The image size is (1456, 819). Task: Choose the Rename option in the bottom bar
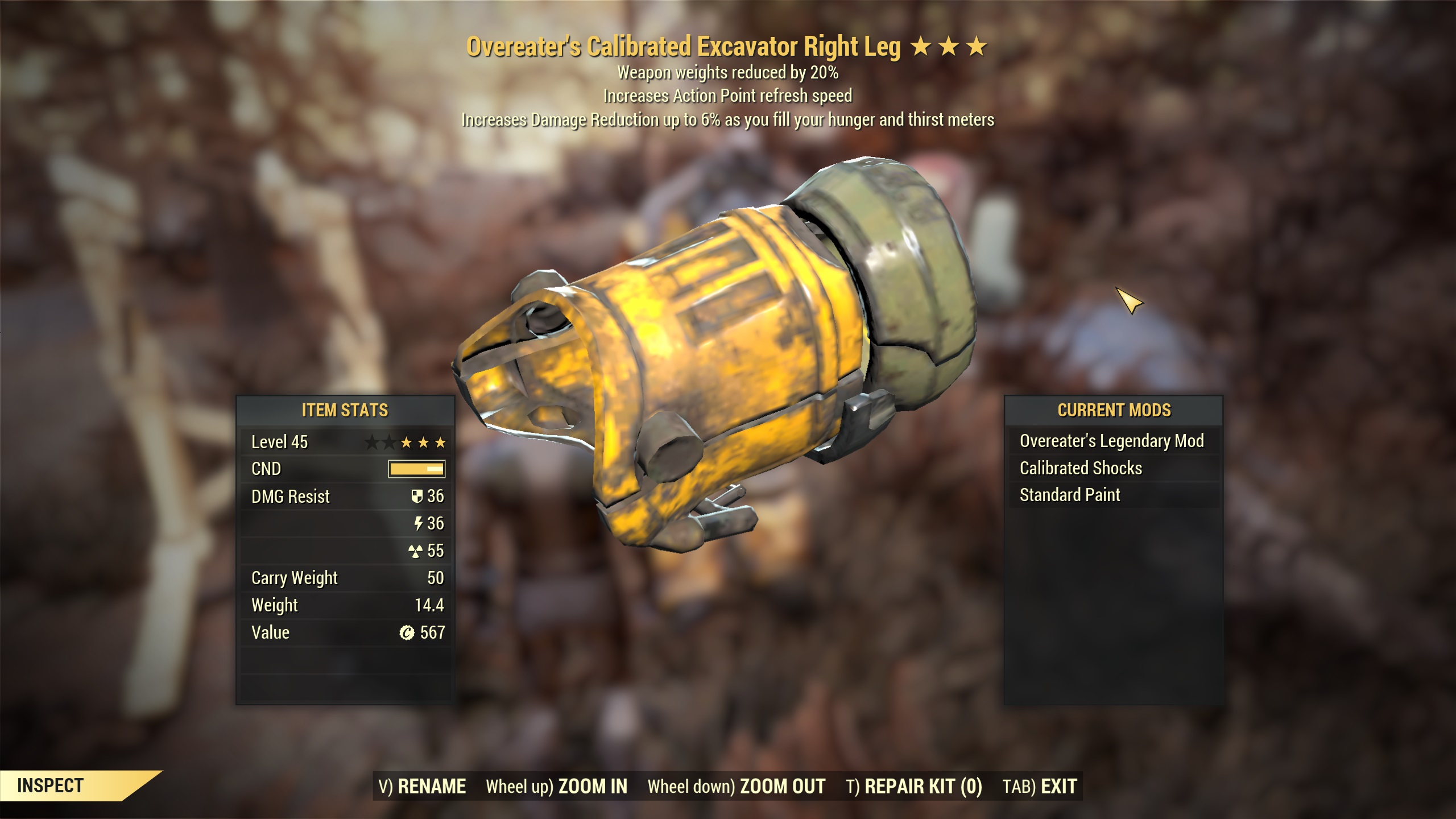click(x=422, y=787)
